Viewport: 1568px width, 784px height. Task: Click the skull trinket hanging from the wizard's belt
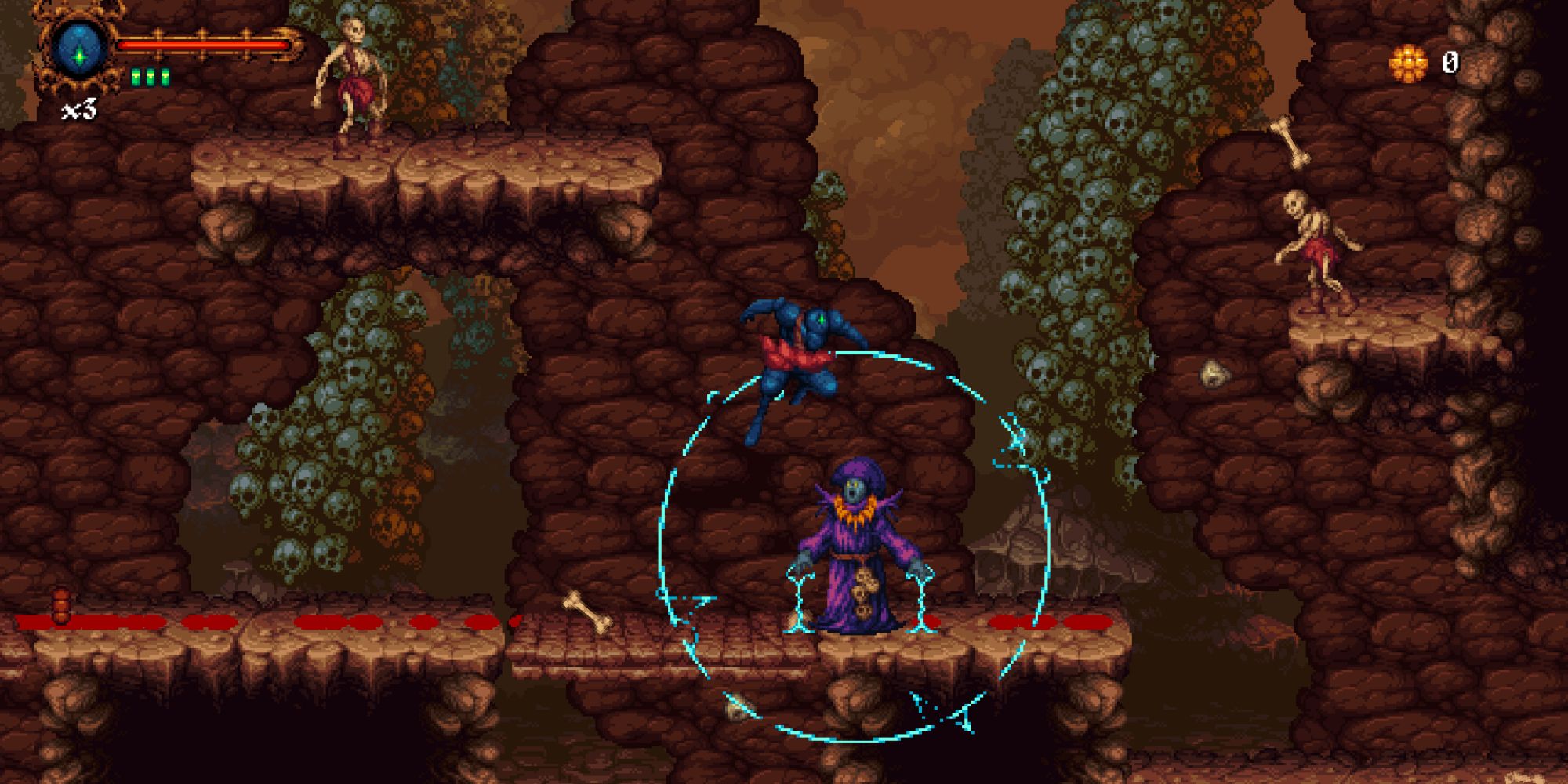[862, 590]
